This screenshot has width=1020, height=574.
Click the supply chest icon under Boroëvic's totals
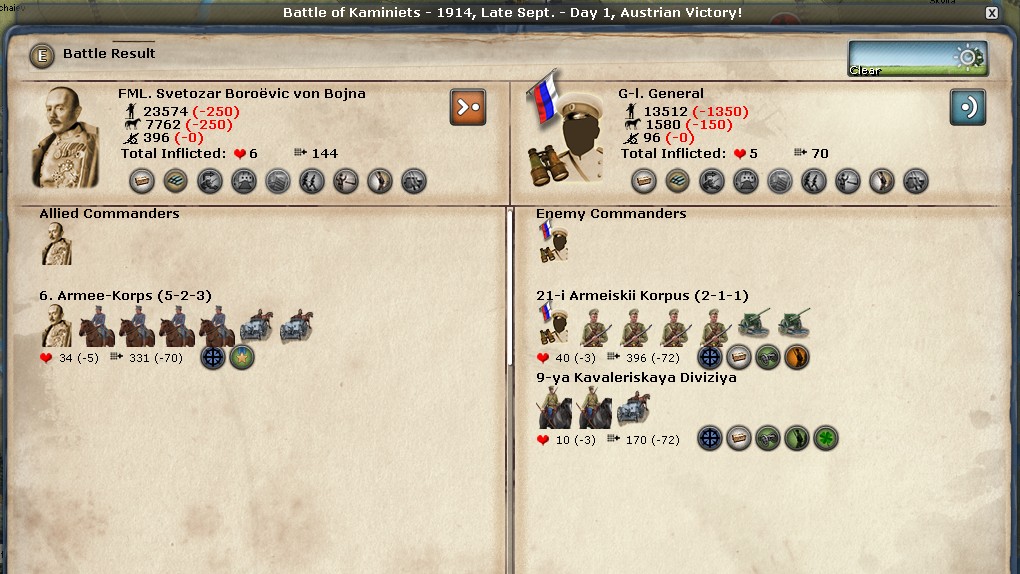(142, 181)
